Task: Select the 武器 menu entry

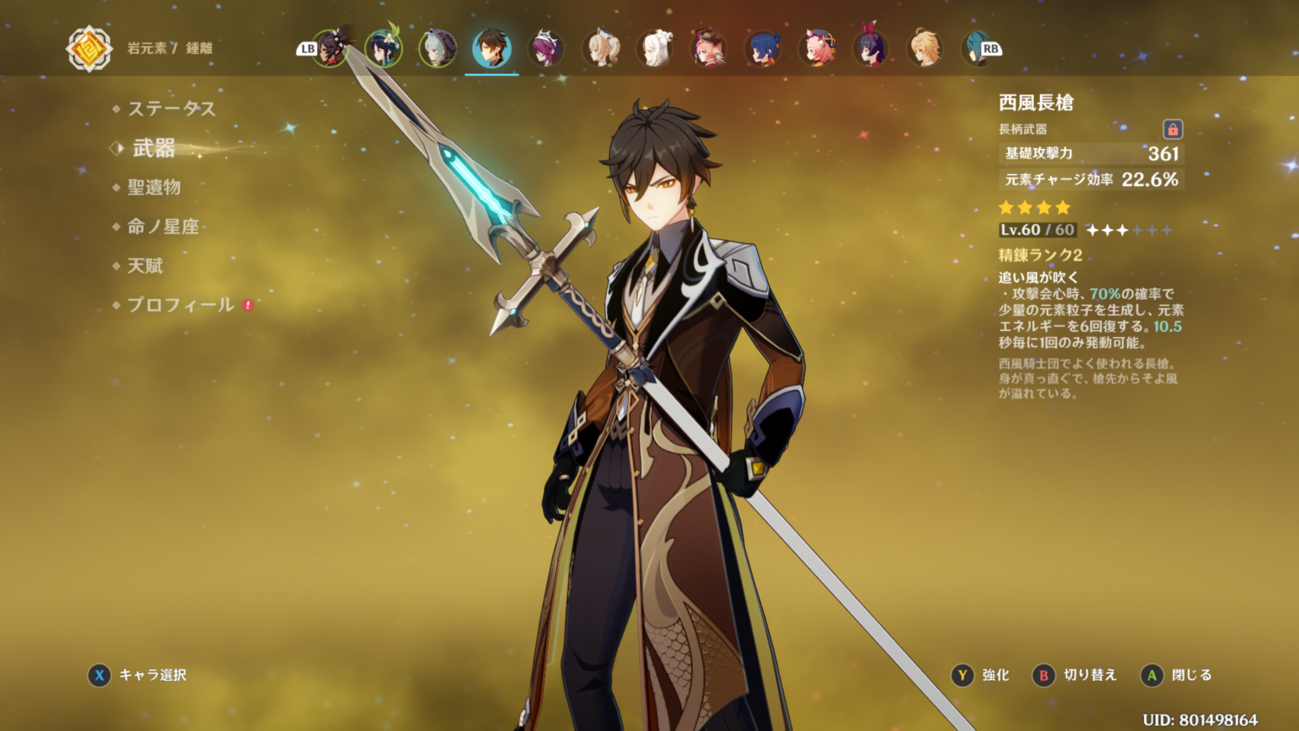Action: 154,149
